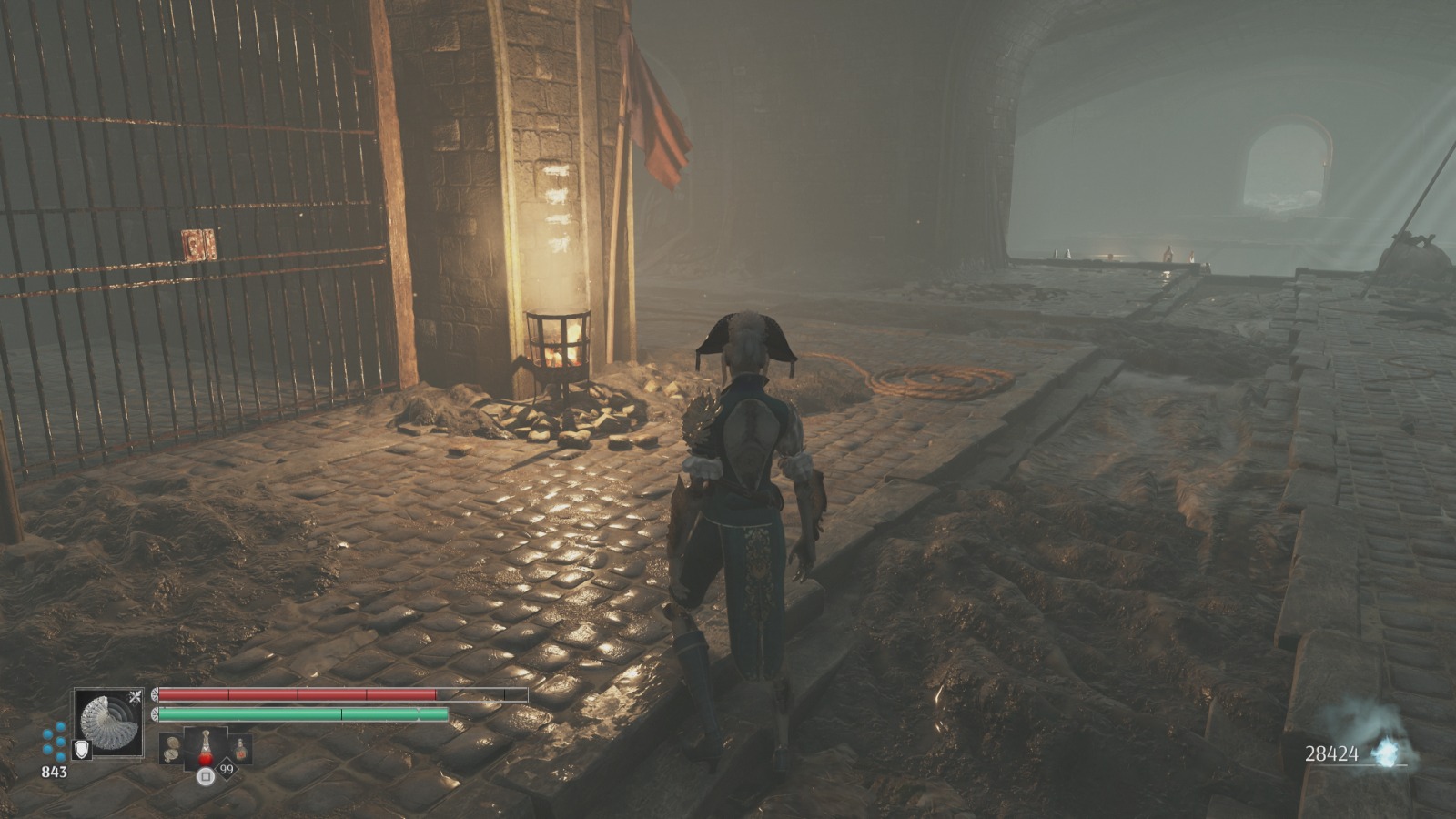Viewport: 1456px width, 819px height.
Task: Open the 99 flask quantity badge
Action: pos(227,769)
